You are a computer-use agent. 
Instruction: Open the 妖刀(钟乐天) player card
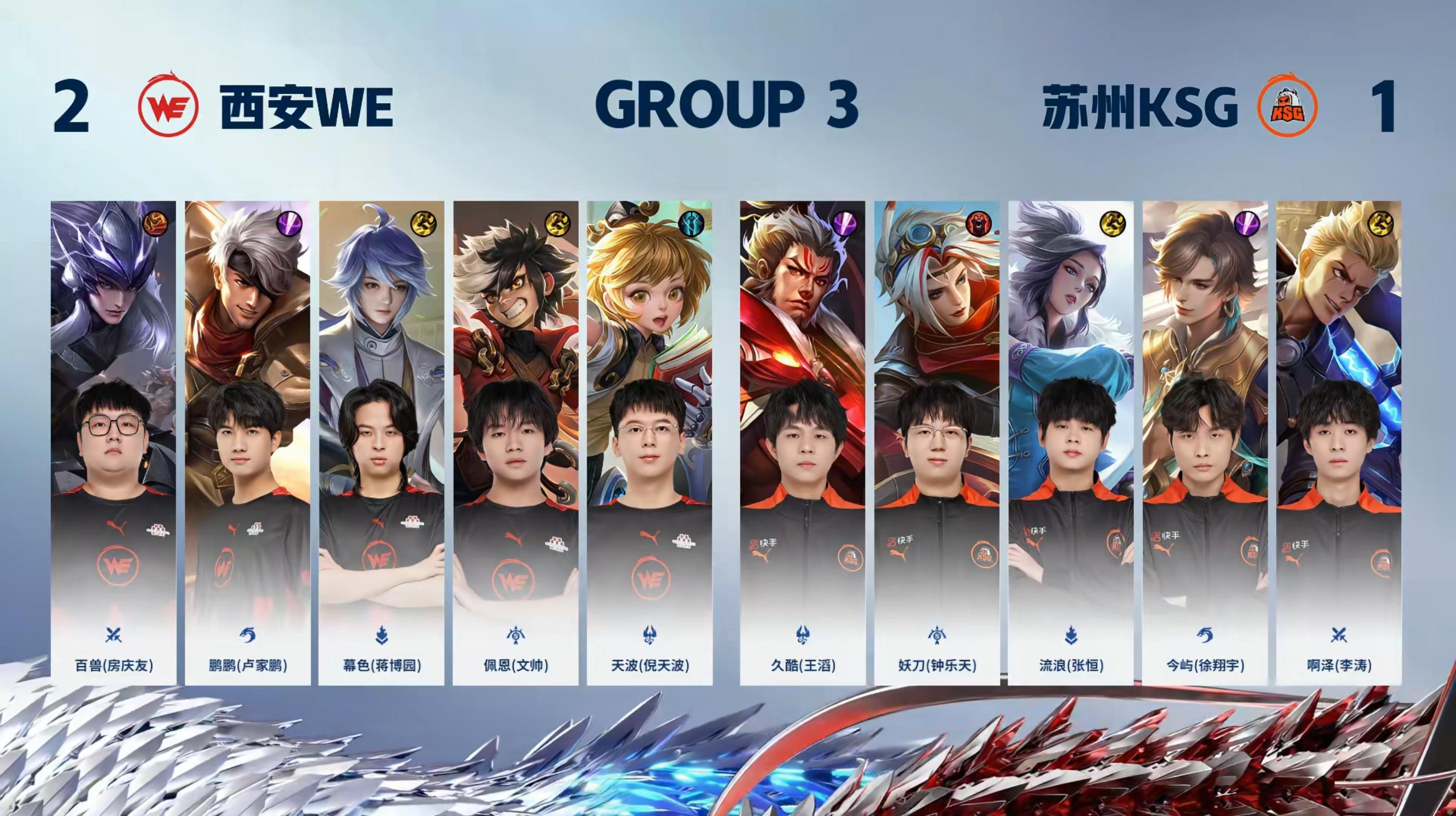point(937,443)
